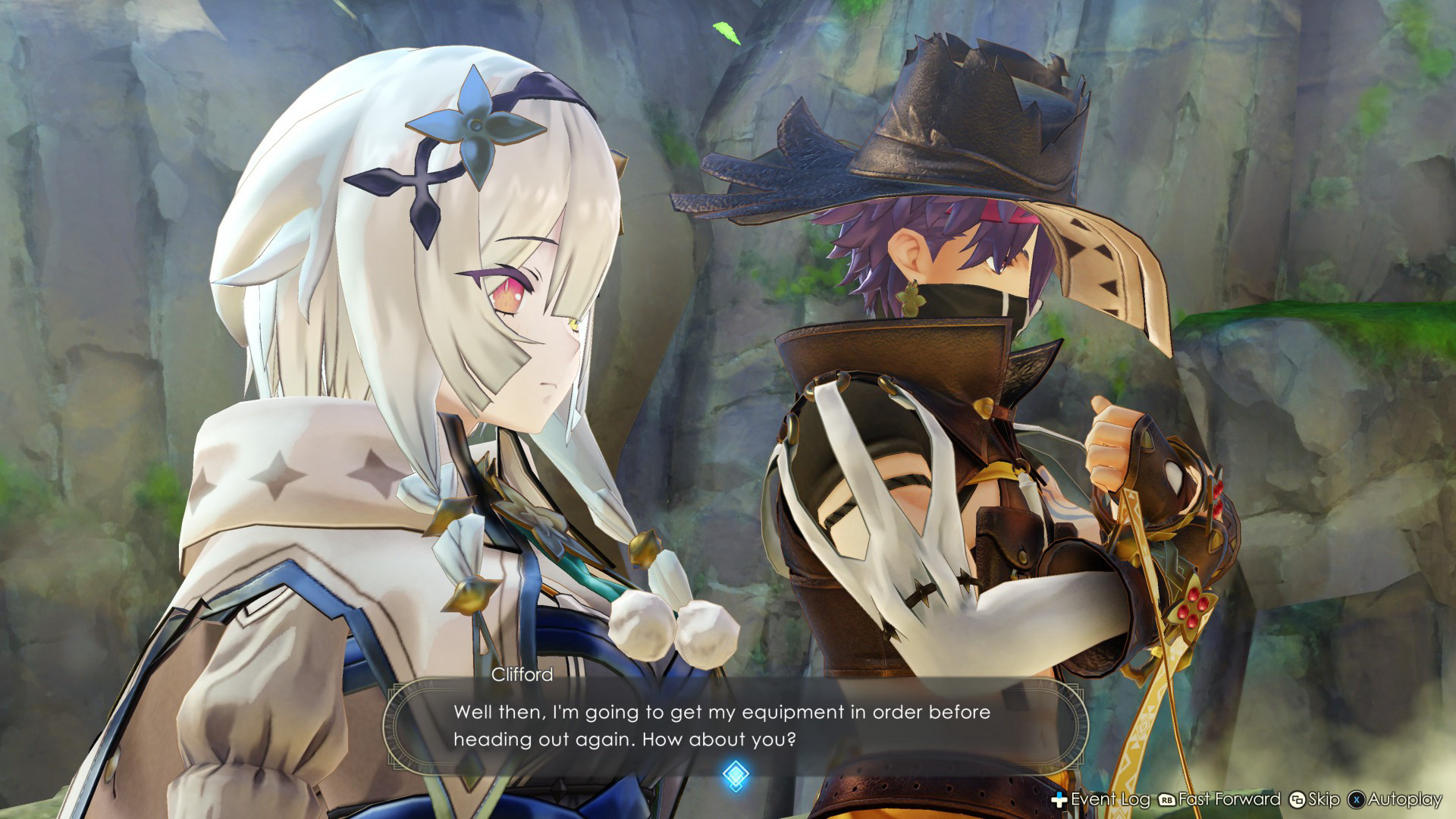1456x819 pixels.
Task: Click Clifford's dialogue text box to continue
Action: click(x=732, y=725)
